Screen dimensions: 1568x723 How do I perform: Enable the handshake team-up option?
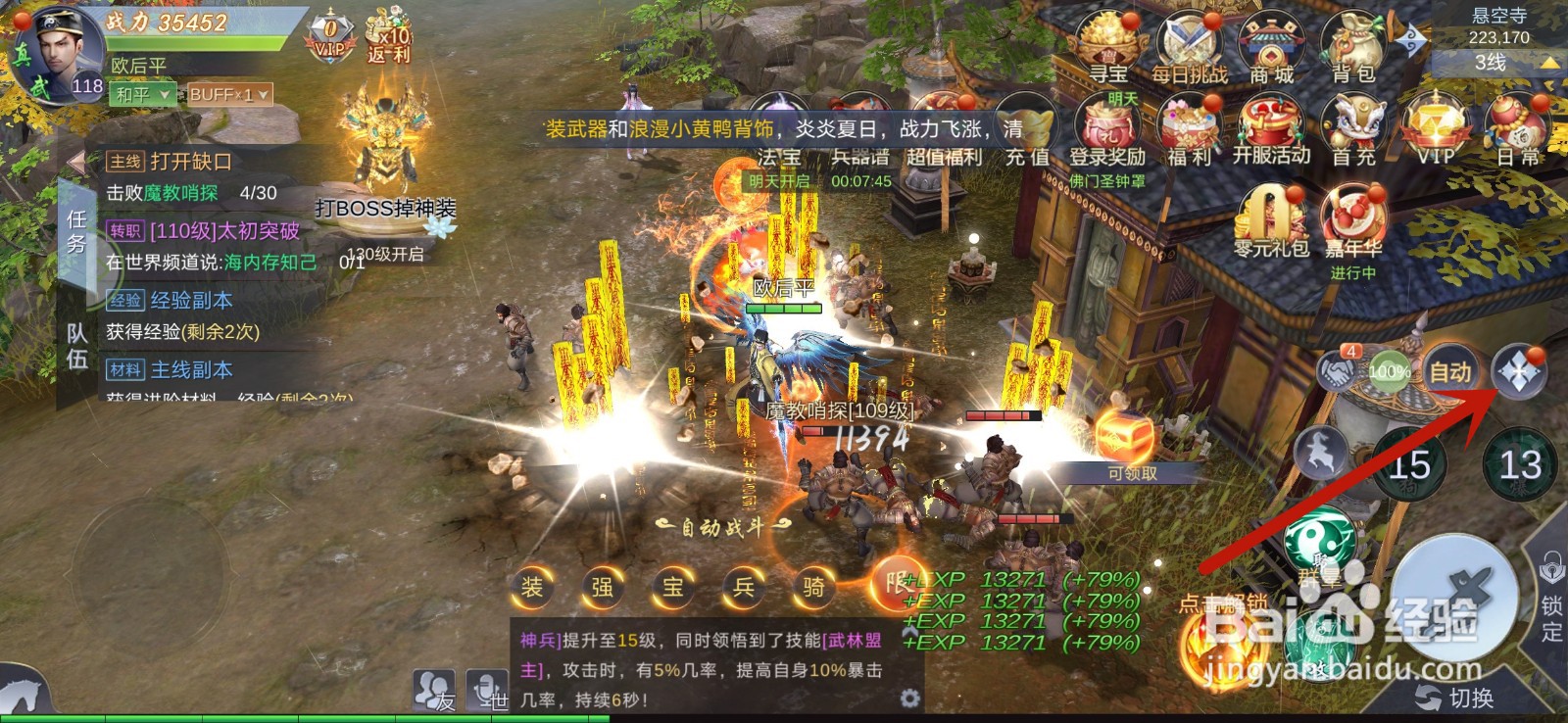point(1336,372)
